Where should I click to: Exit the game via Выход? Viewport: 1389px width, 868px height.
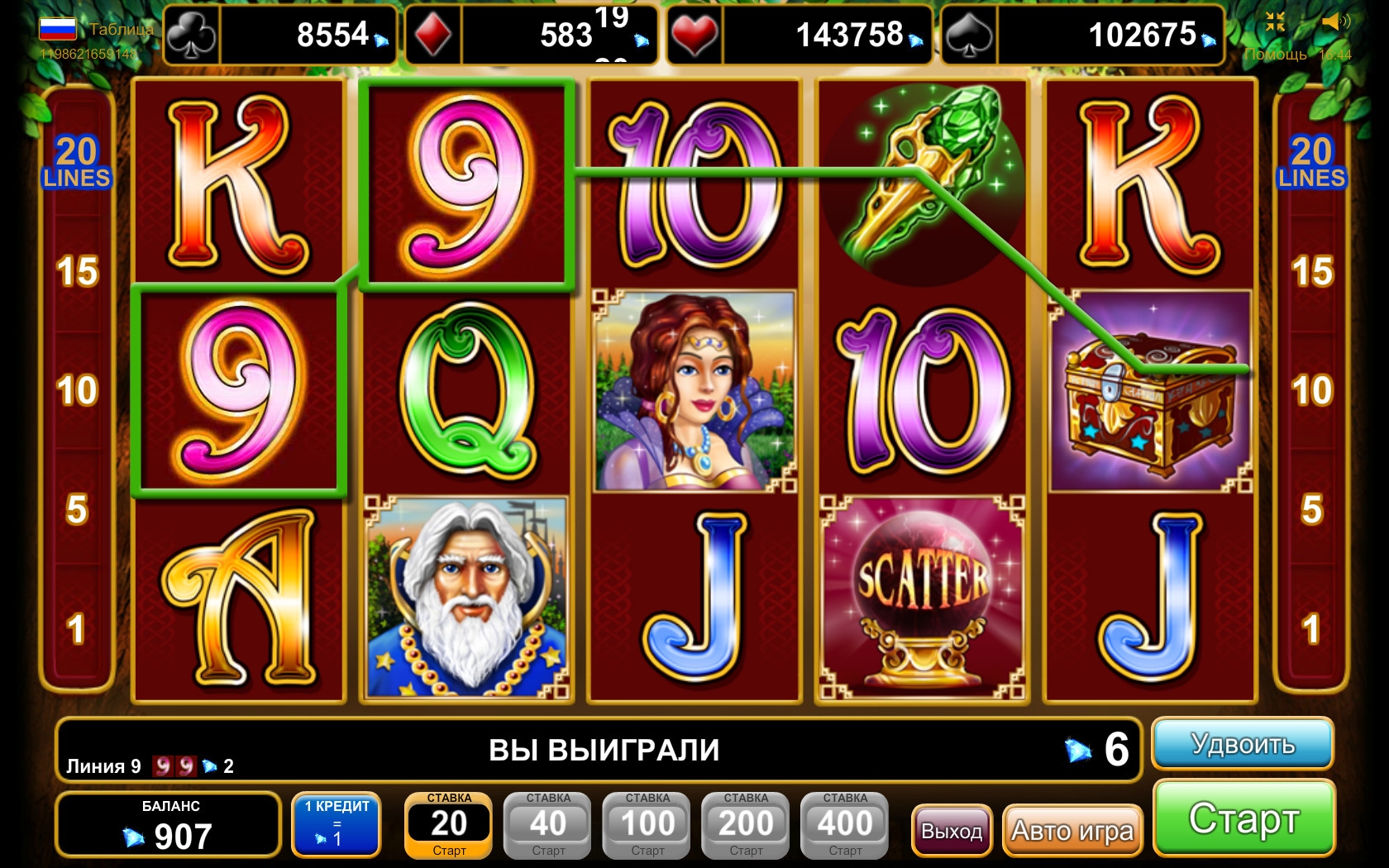(952, 830)
